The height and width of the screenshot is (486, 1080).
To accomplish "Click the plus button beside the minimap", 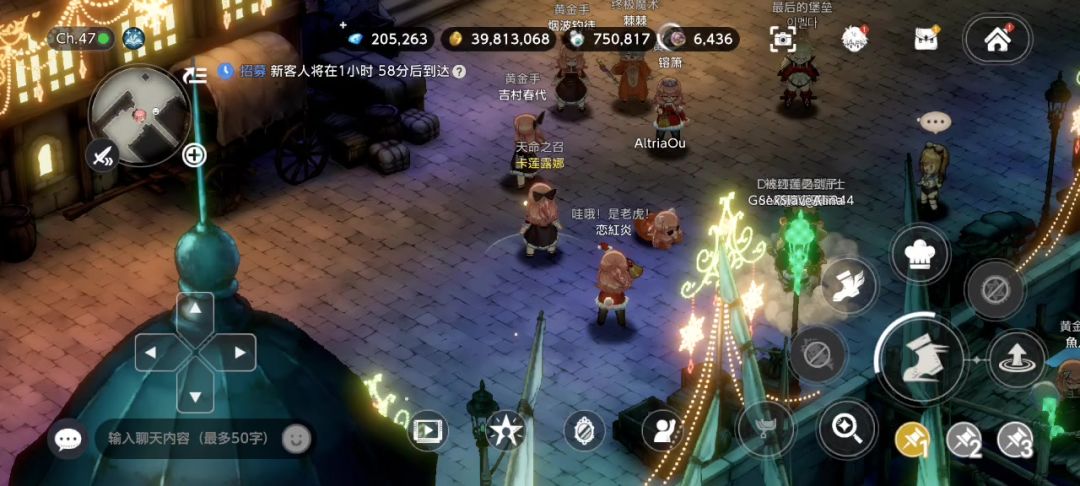I will coord(194,154).
